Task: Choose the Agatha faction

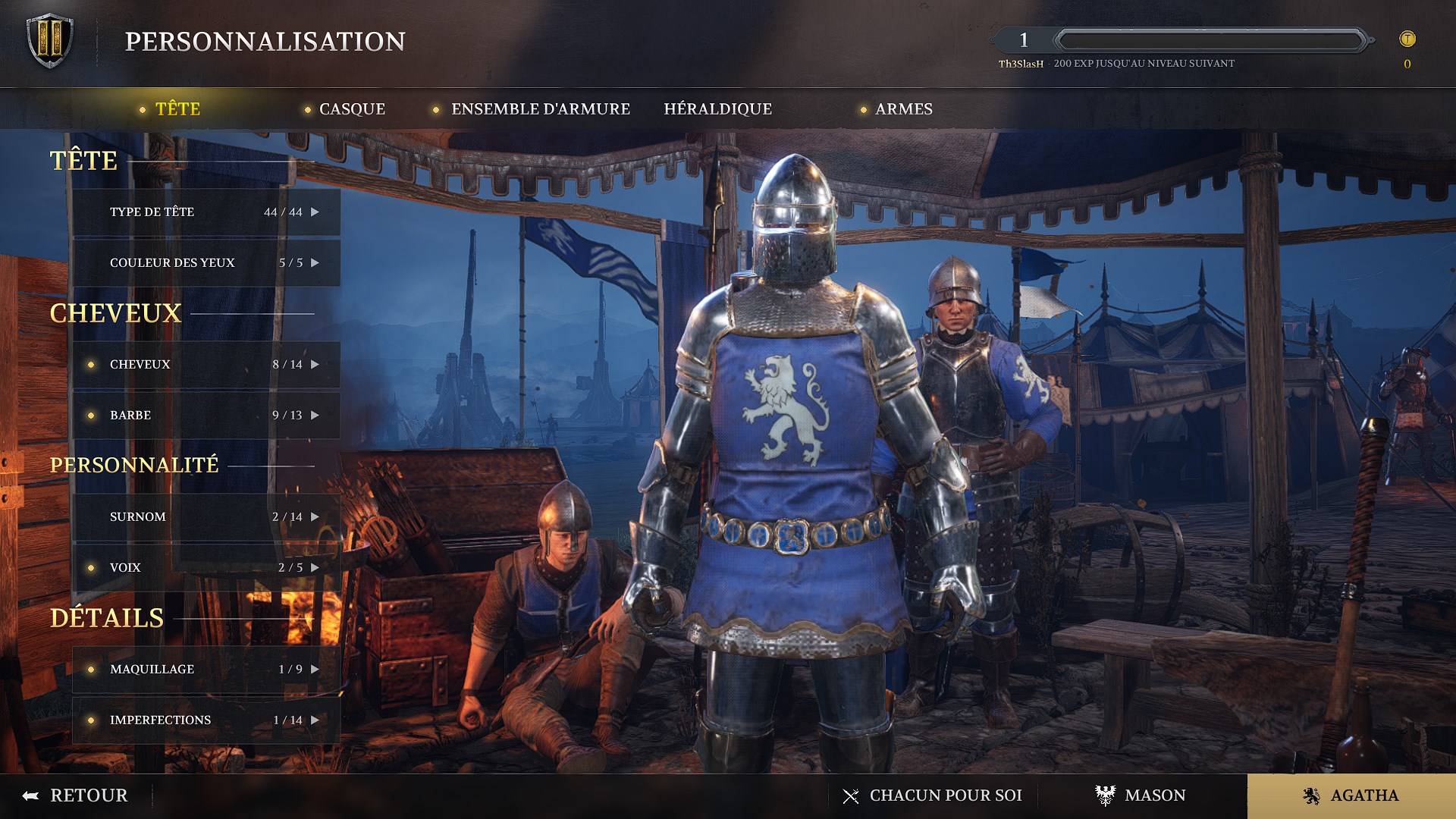Action: tap(1351, 795)
